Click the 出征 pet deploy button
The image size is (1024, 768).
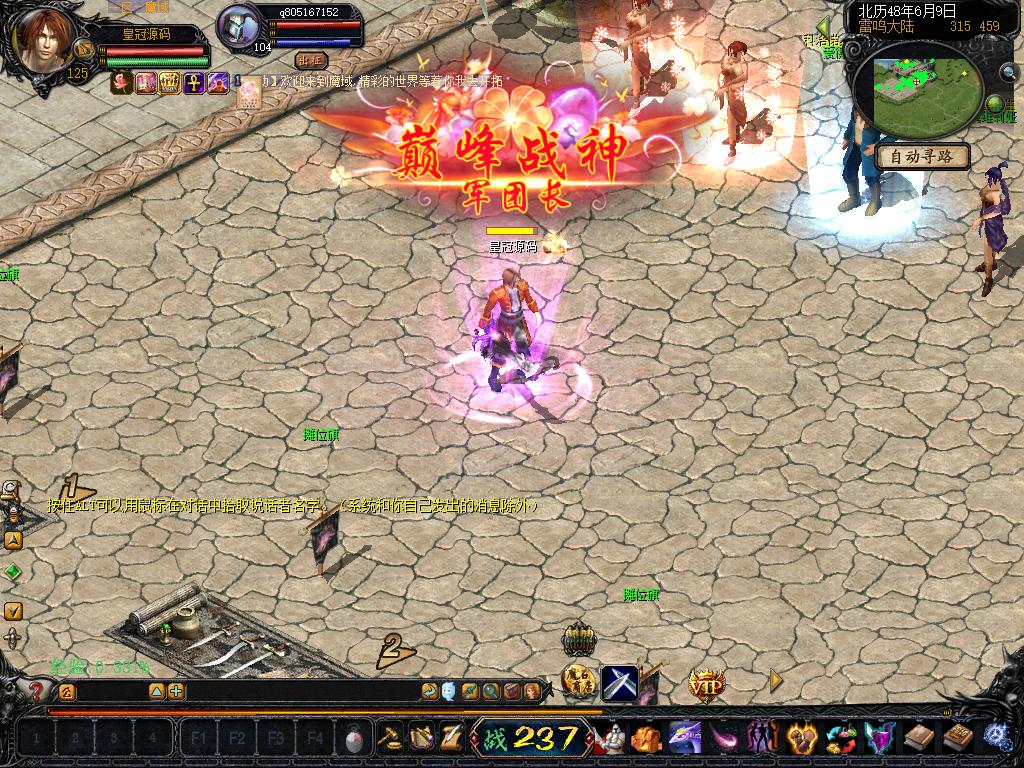(x=311, y=61)
